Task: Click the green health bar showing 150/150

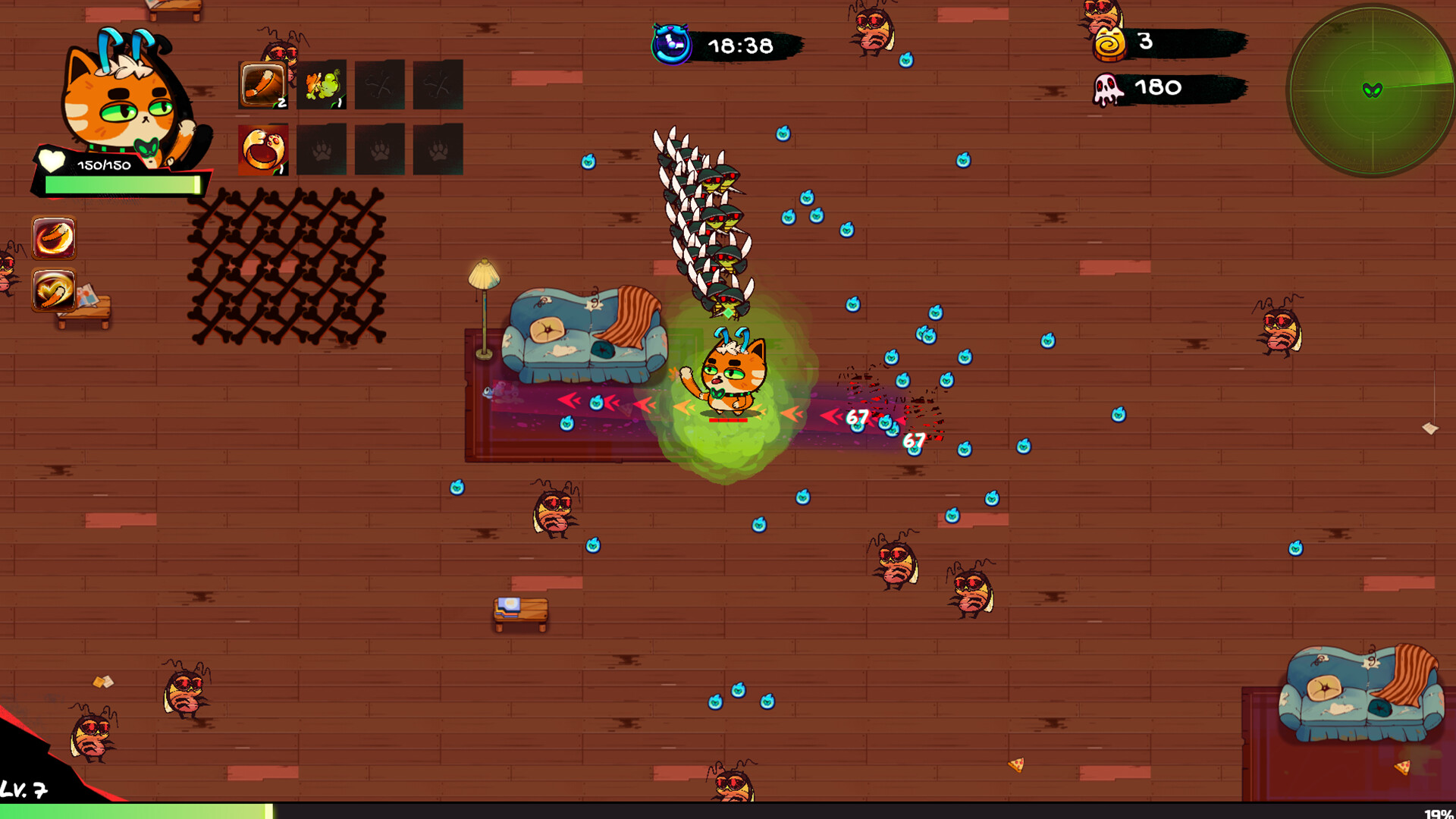Action: (x=121, y=182)
